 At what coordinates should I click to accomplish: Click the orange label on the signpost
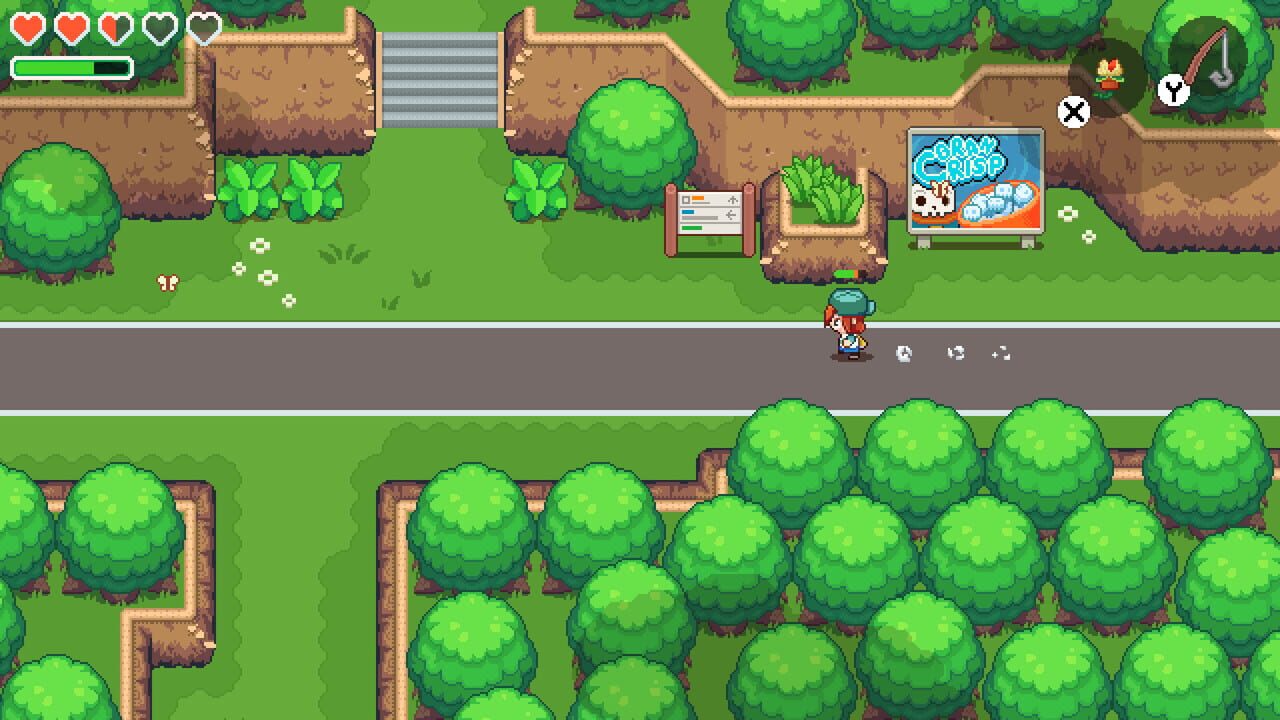pyautogui.click(x=698, y=198)
